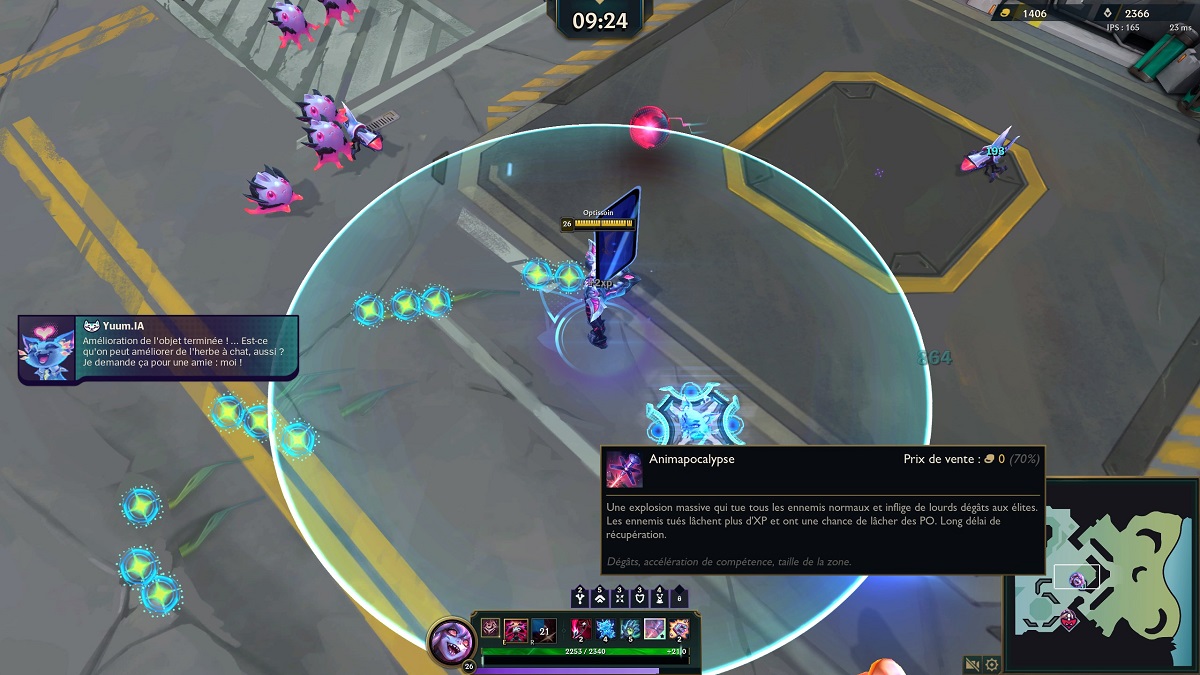
Task: Select the Animapocalypse weapon icon
Action: pos(654,629)
